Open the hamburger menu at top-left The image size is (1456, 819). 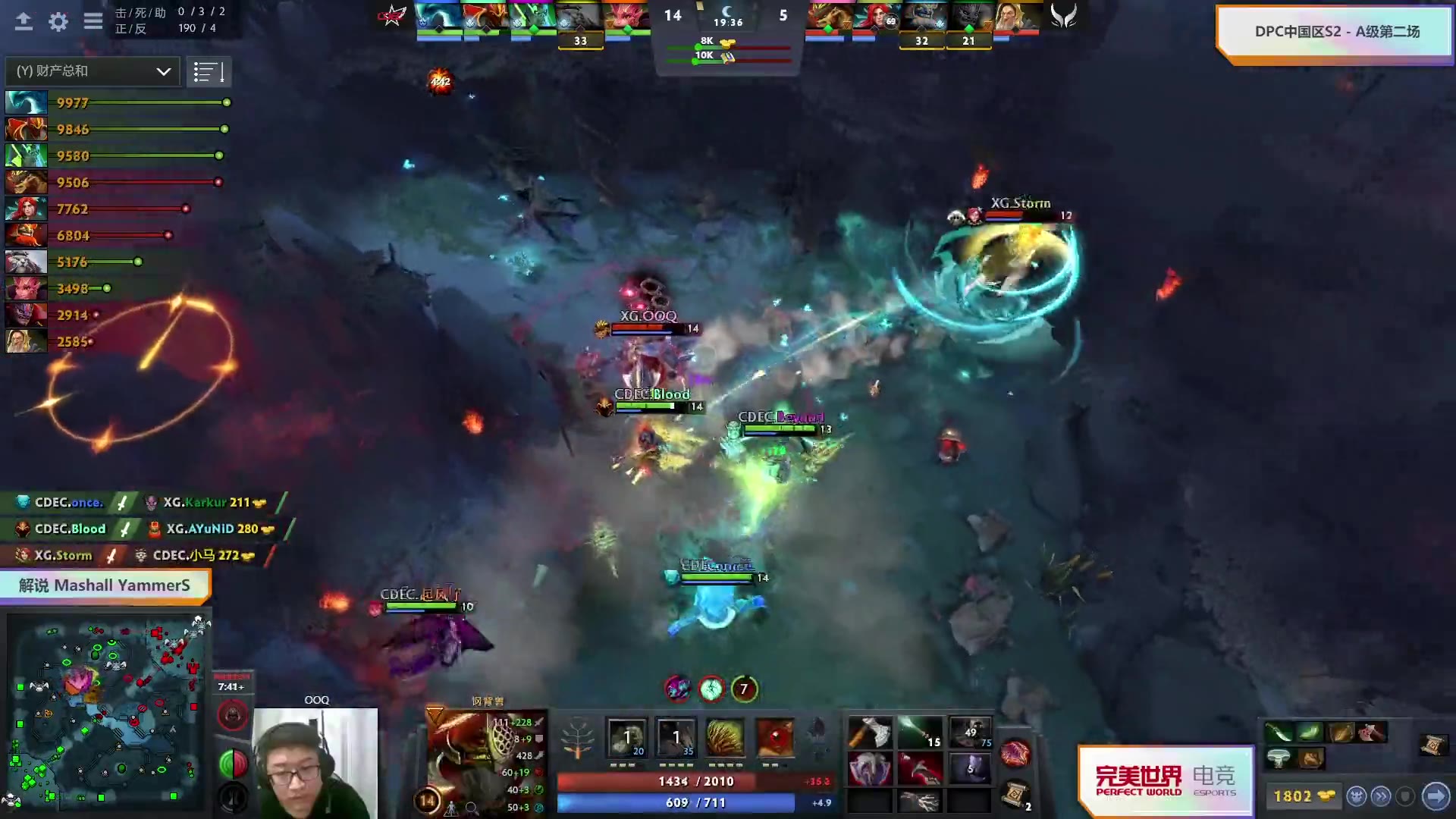pos(93,22)
